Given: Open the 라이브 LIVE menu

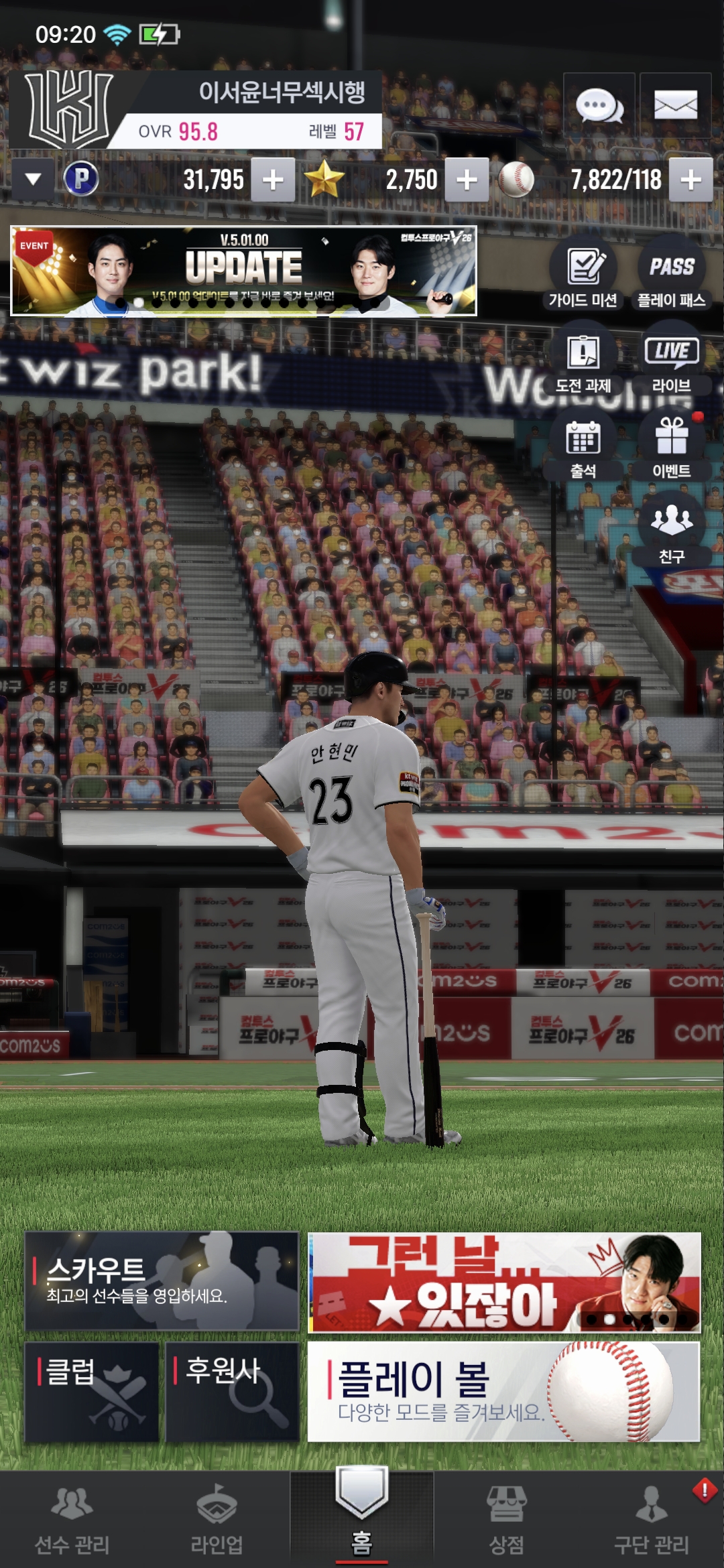Looking at the screenshot, I should click(672, 362).
